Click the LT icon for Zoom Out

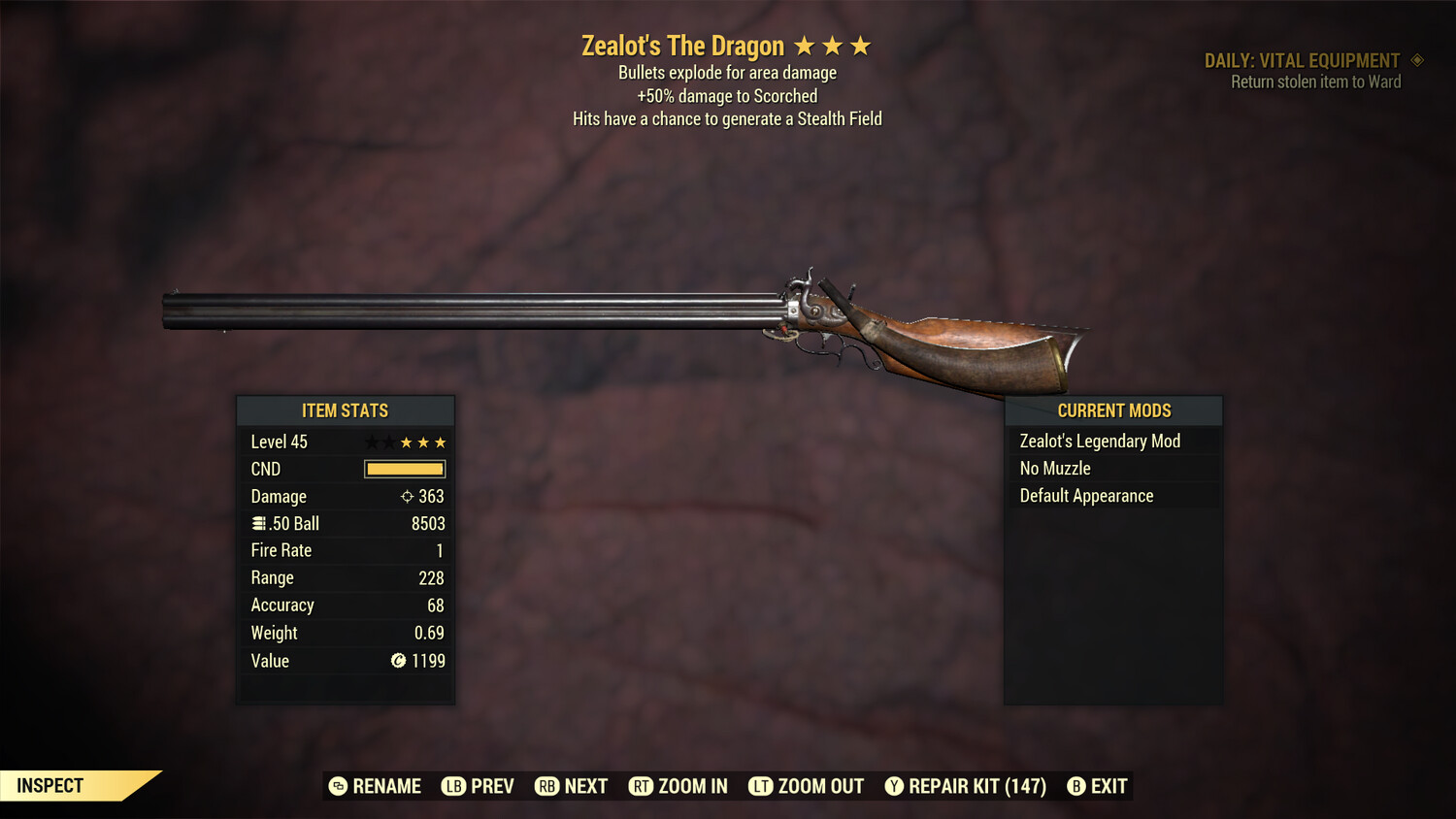[x=762, y=786]
